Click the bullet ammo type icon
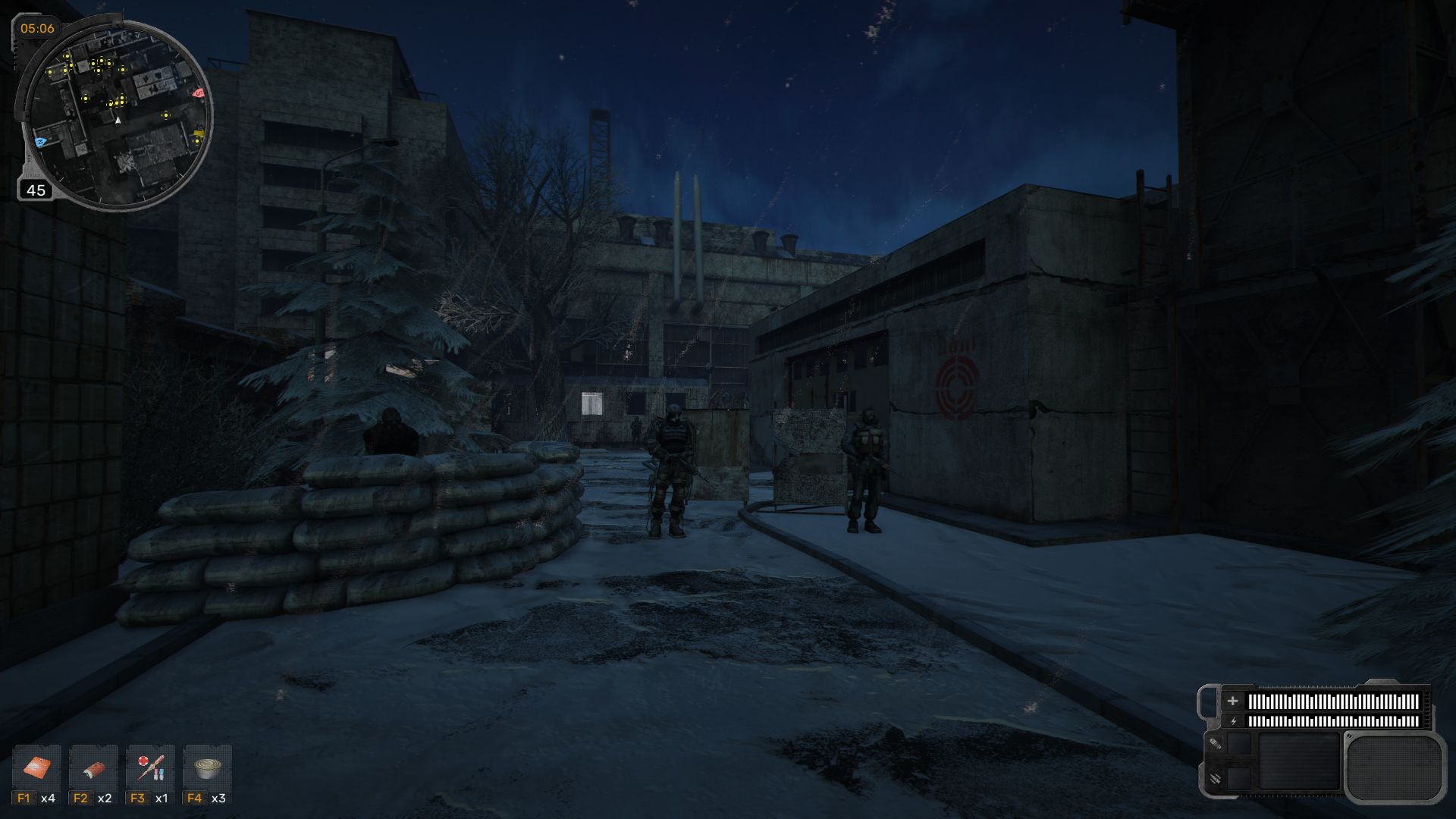Screen dimensions: 1456x819 1215,744
